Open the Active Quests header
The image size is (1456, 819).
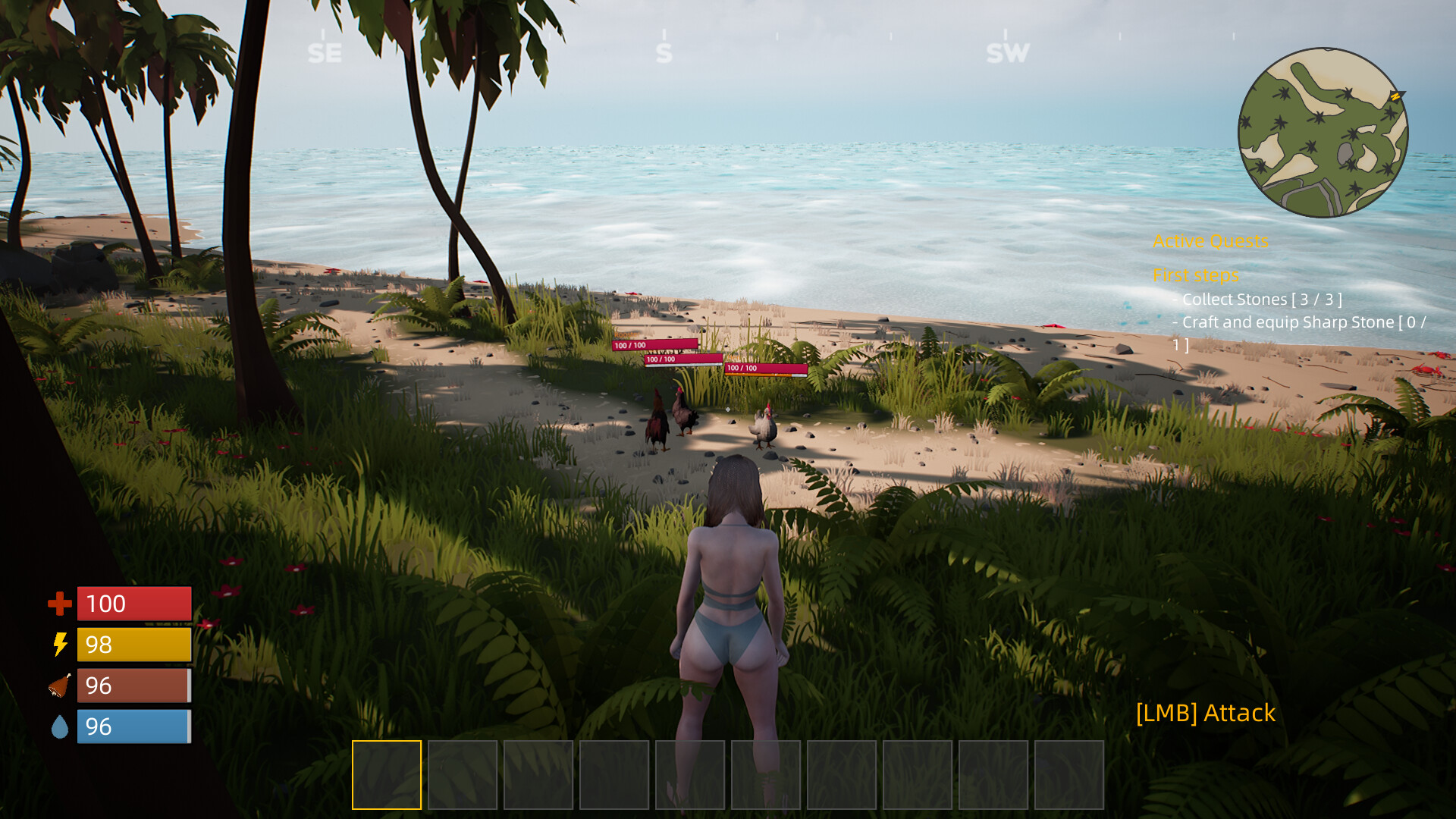click(1211, 240)
